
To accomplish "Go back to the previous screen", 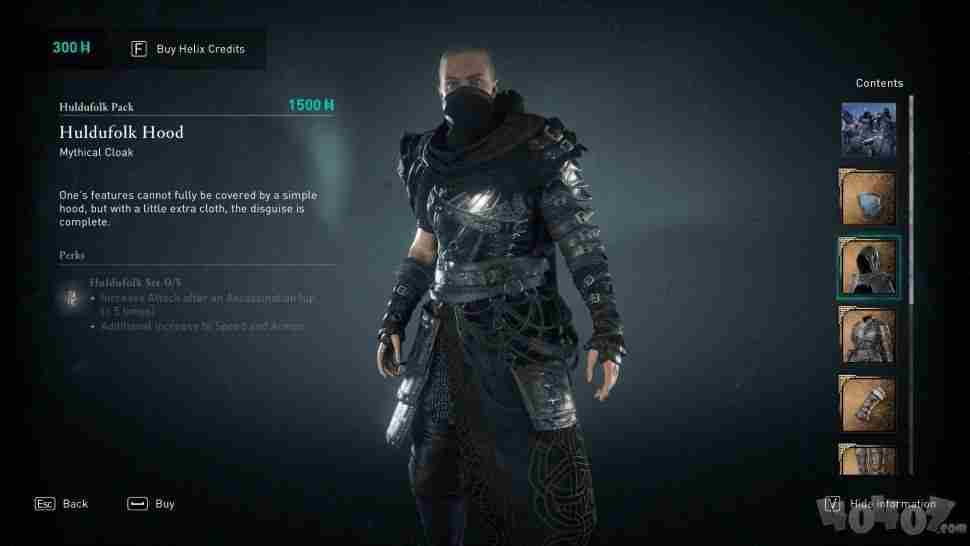I will point(63,504).
